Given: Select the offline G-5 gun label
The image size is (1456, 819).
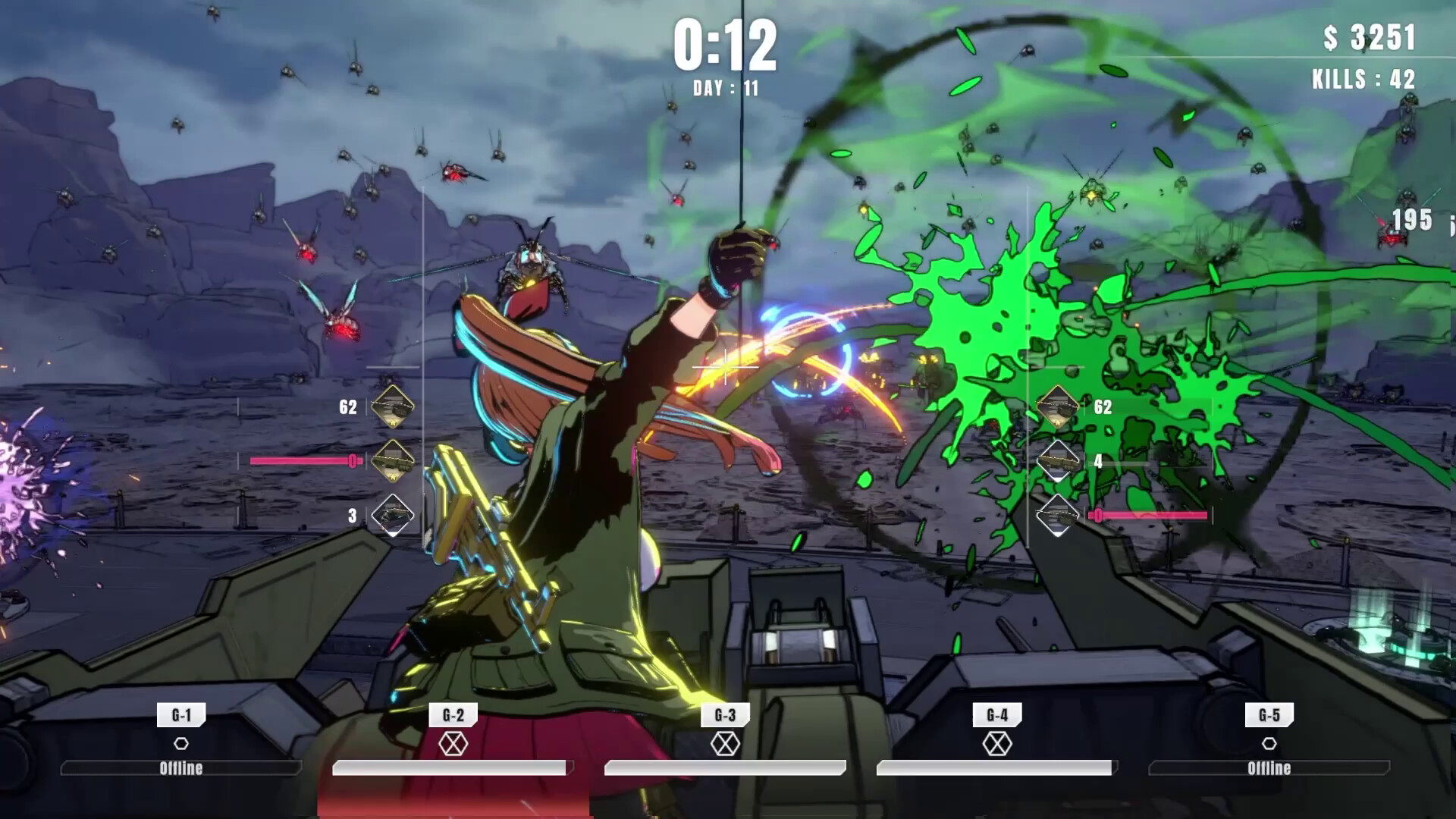Looking at the screenshot, I should (1269, 714).
